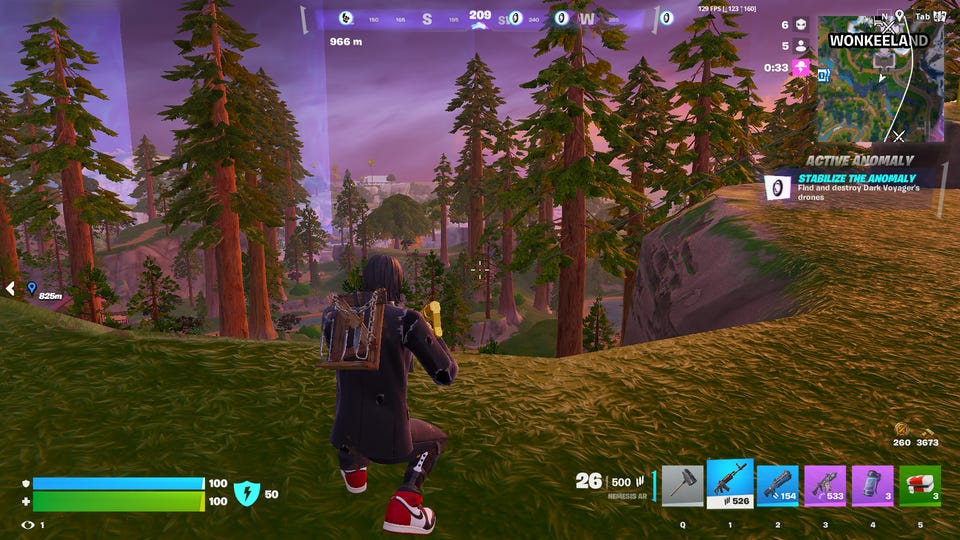Click the shield bolt icon showing 50
This screenshot has width=960, height=540.
point(247,493)
